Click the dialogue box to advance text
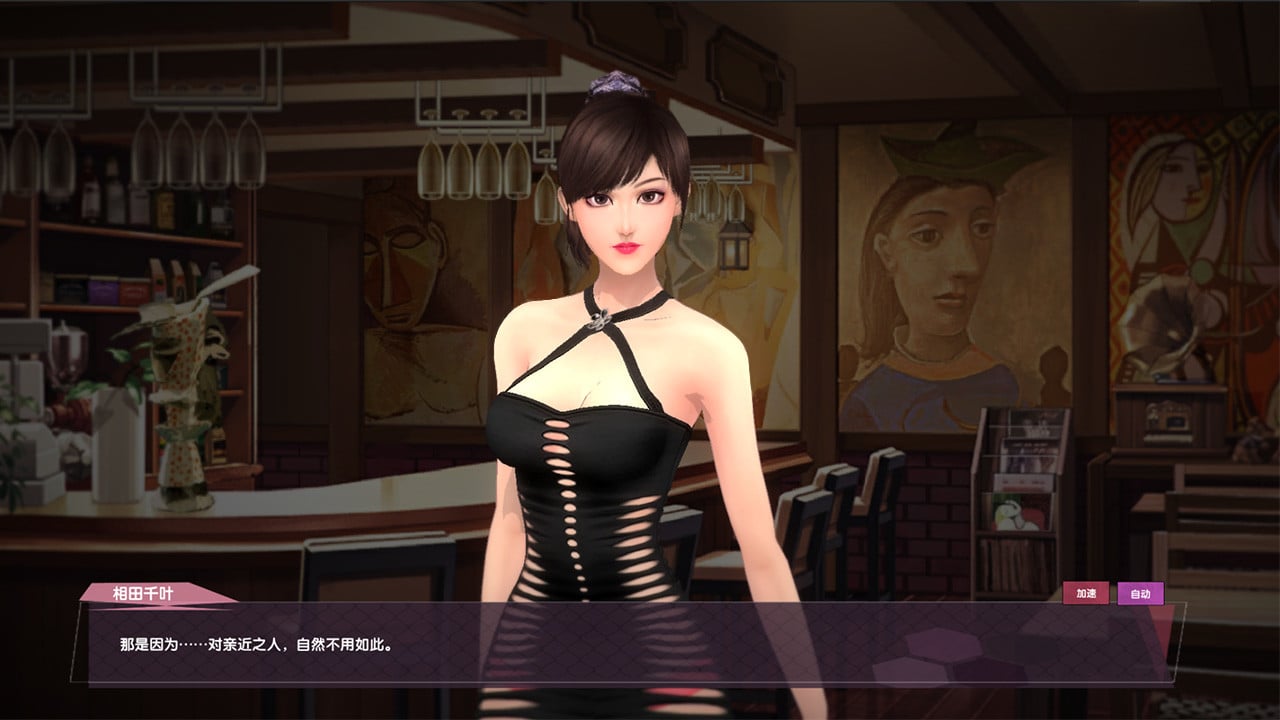The height and width of the screenshot is (720, 1280). 640,645
